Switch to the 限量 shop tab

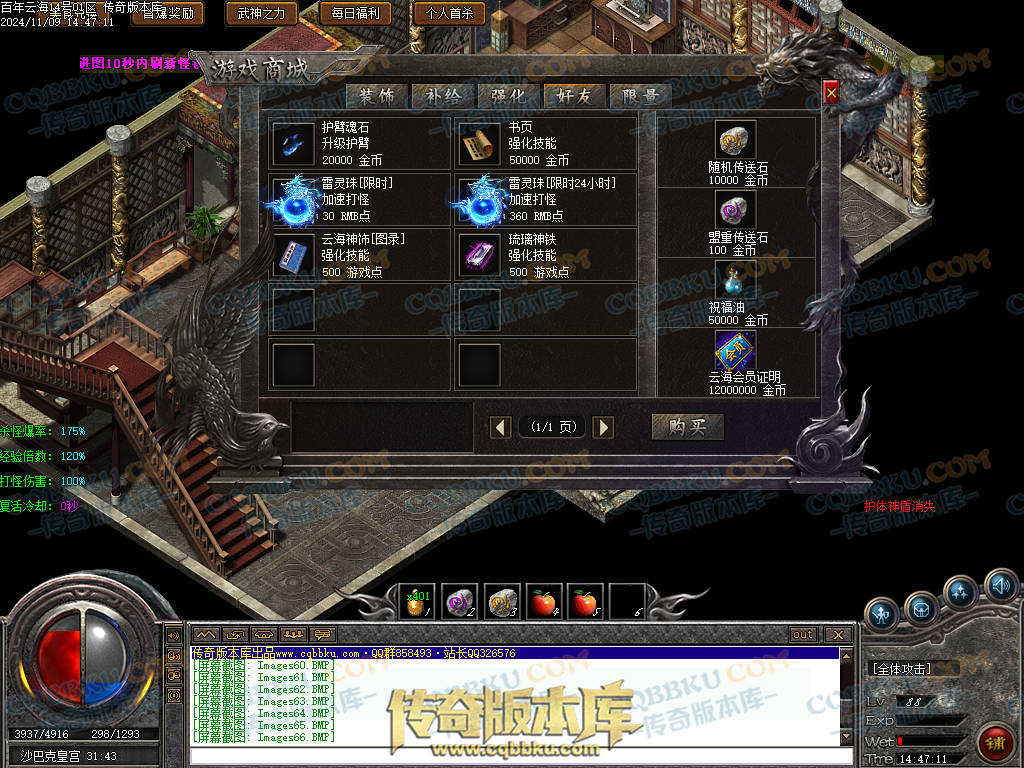coord(640,96)
